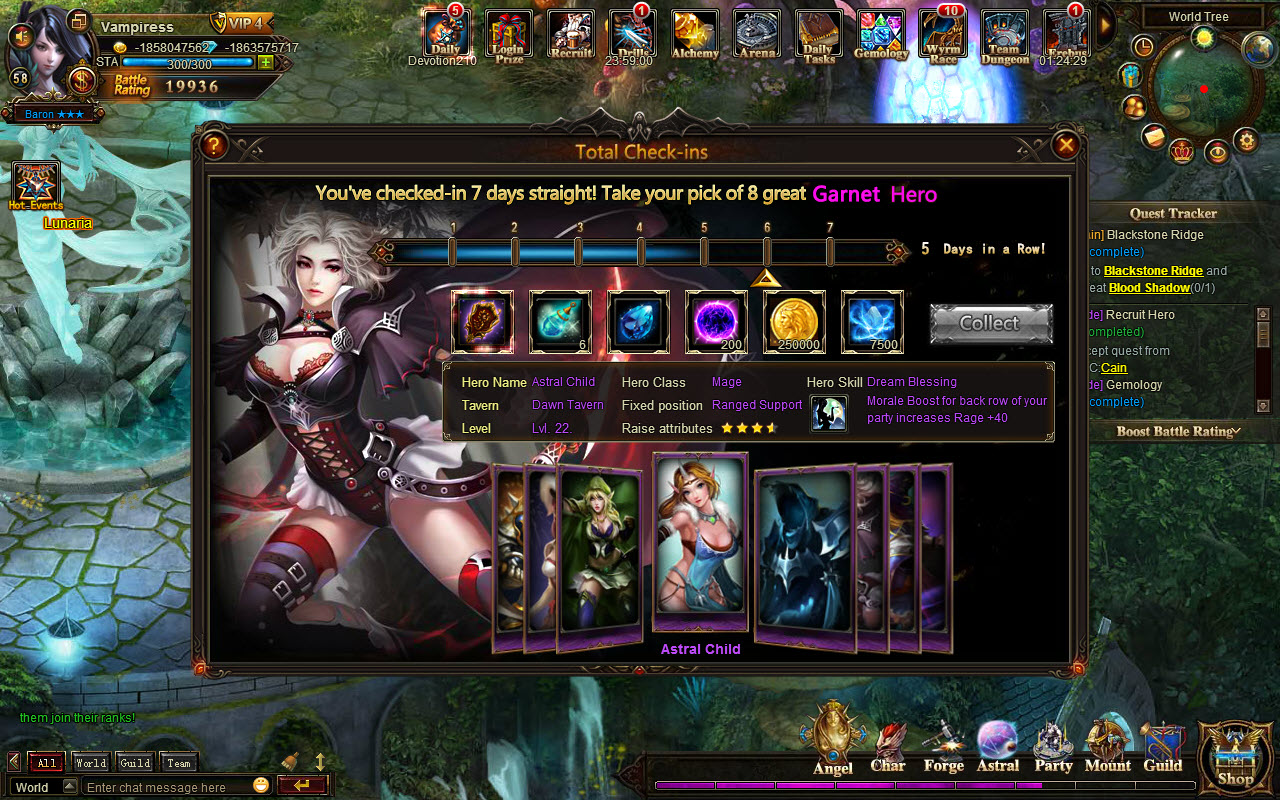Open the Forge
The image size is (1280, 800).
point(942,740)
